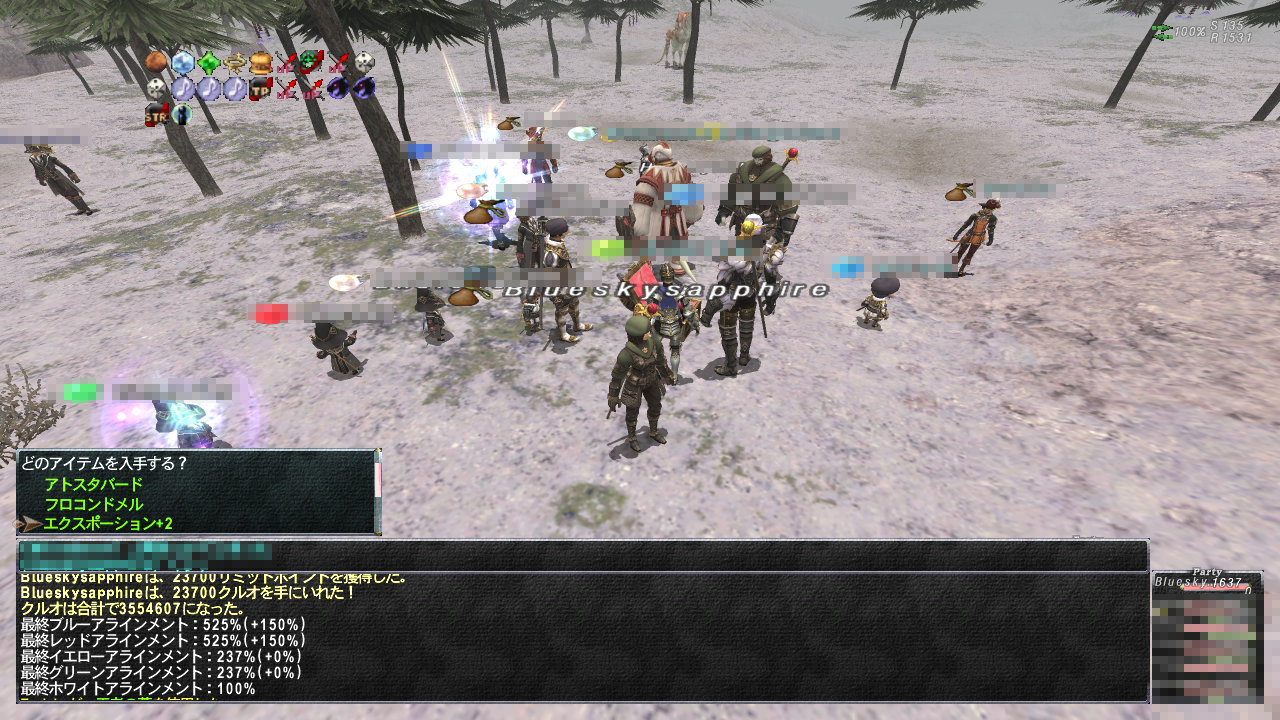Viewport: 1280px width, 720px height.
Task: Click the orange sphere status icon
Action: (156, 63)
